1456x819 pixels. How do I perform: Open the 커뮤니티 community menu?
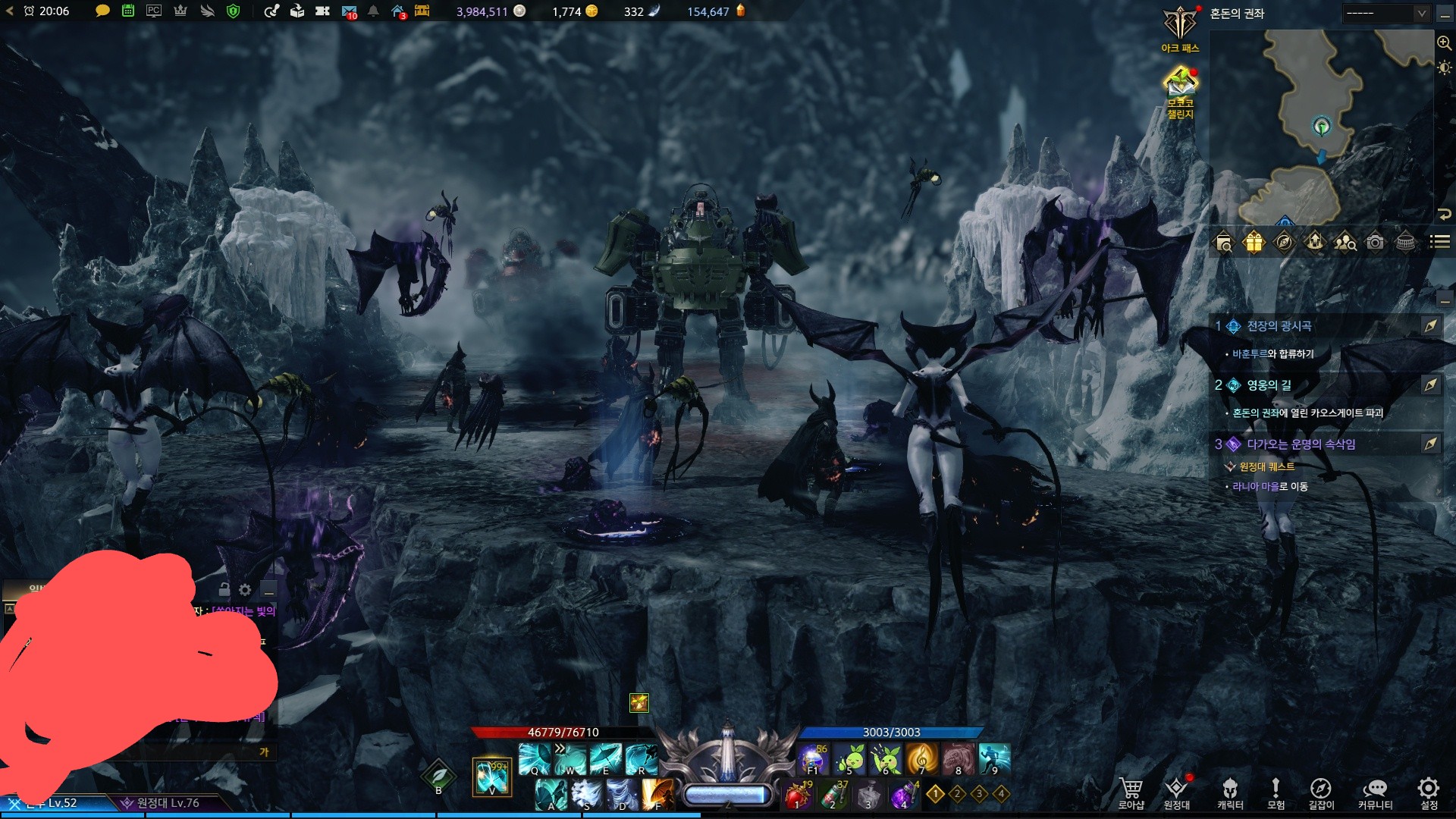pos(1375,792)
